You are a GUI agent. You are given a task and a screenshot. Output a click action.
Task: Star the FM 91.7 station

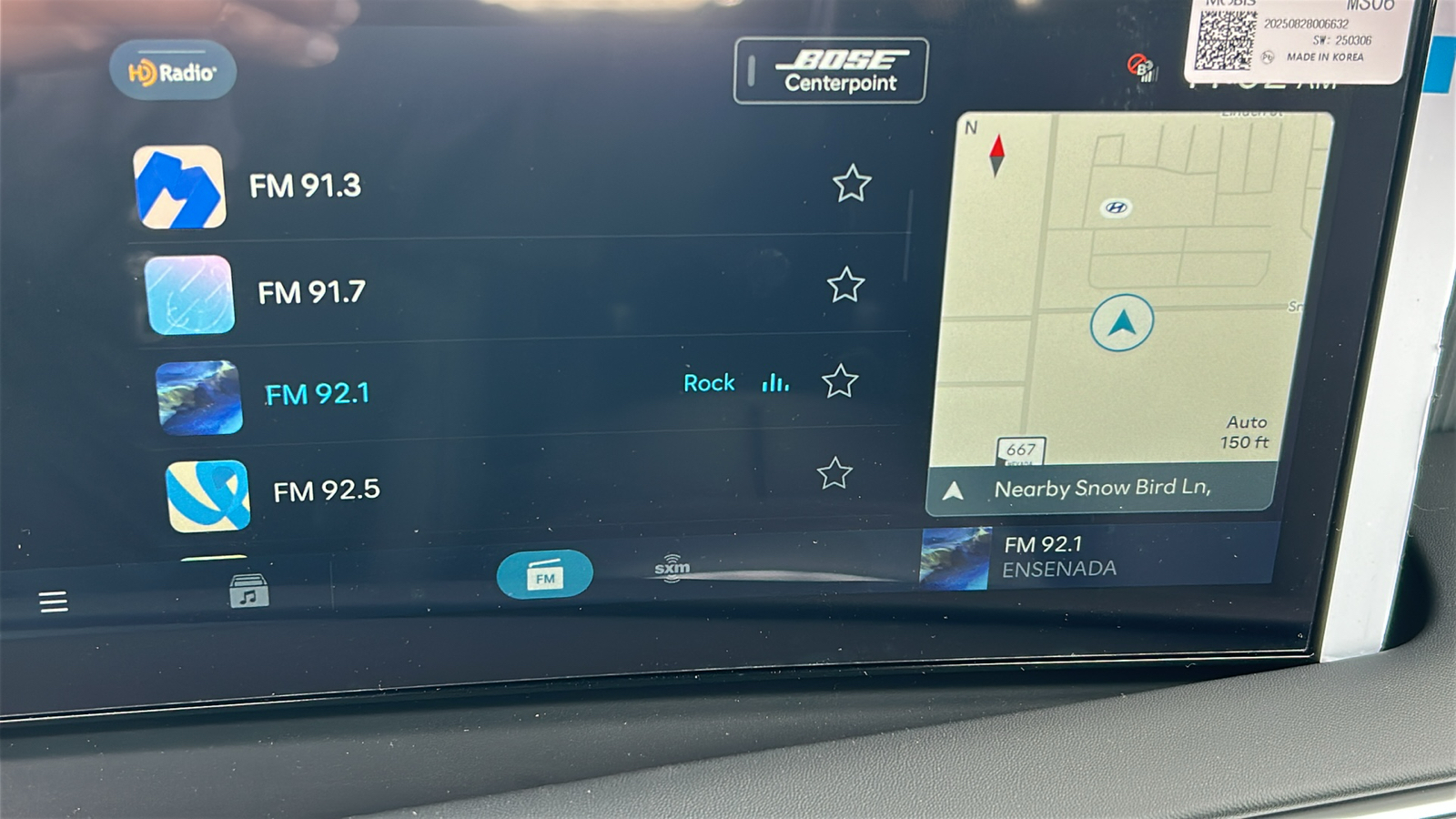(845, 286)
